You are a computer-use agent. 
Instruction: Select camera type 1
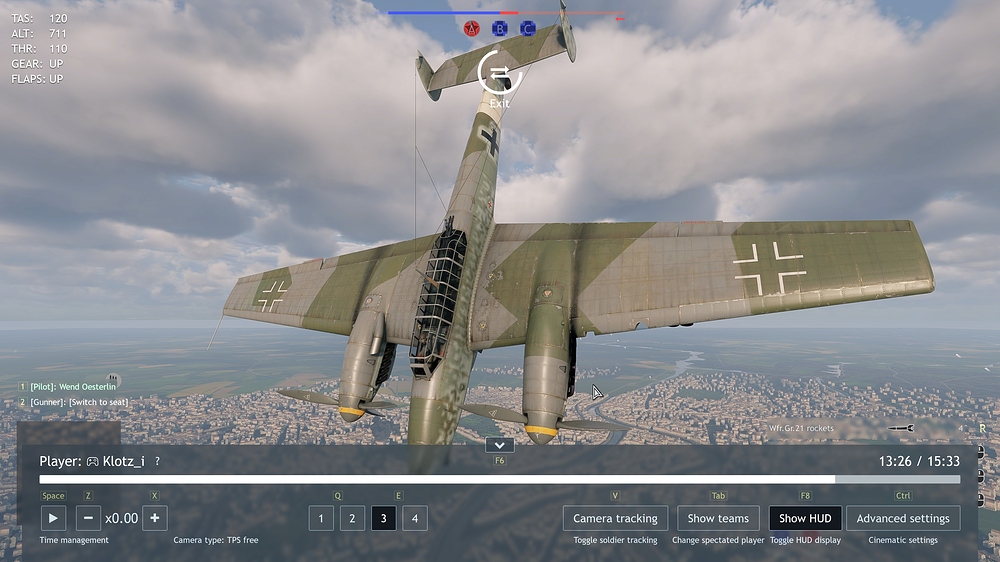(320, 518)
